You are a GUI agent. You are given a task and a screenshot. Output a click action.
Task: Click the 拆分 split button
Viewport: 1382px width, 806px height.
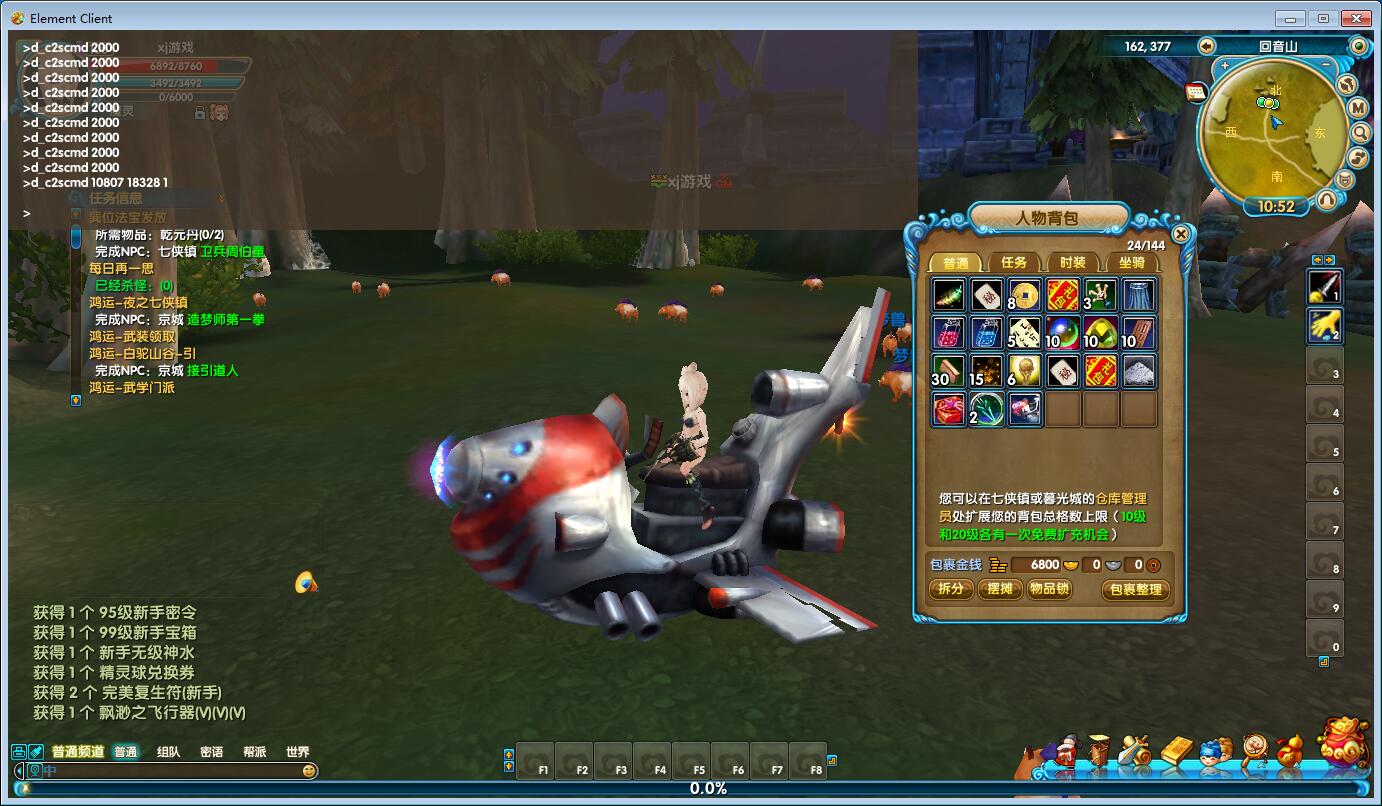(950, 589)
